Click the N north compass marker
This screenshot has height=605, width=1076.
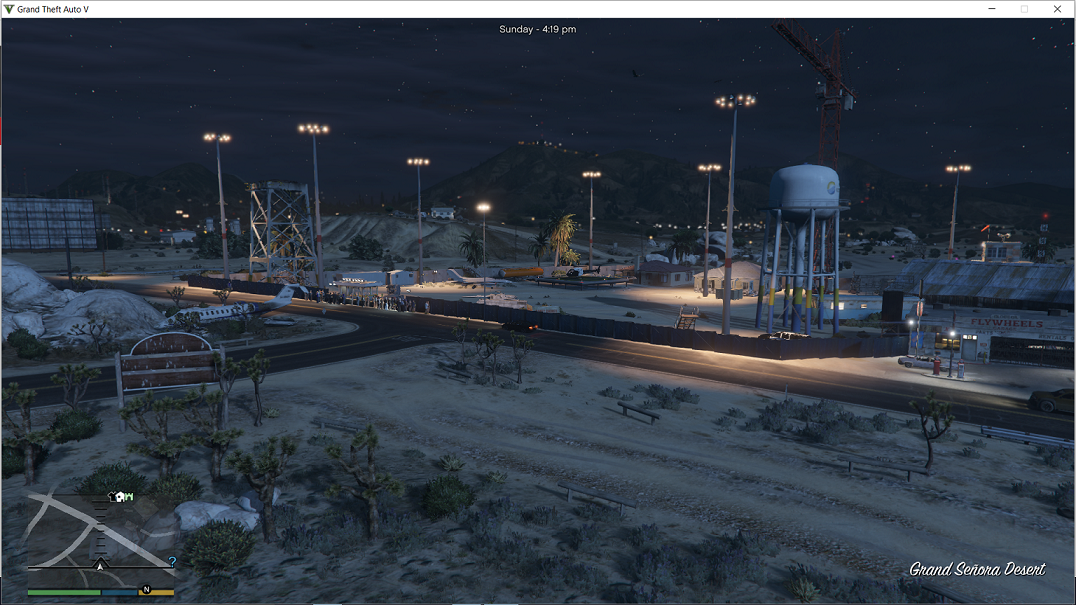[x=146, y=590]
